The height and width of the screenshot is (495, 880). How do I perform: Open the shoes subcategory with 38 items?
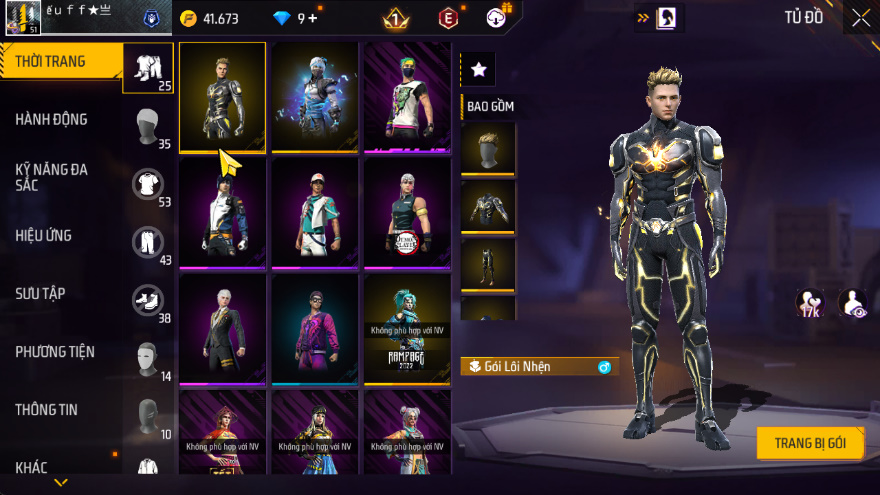tap(148, 300)
